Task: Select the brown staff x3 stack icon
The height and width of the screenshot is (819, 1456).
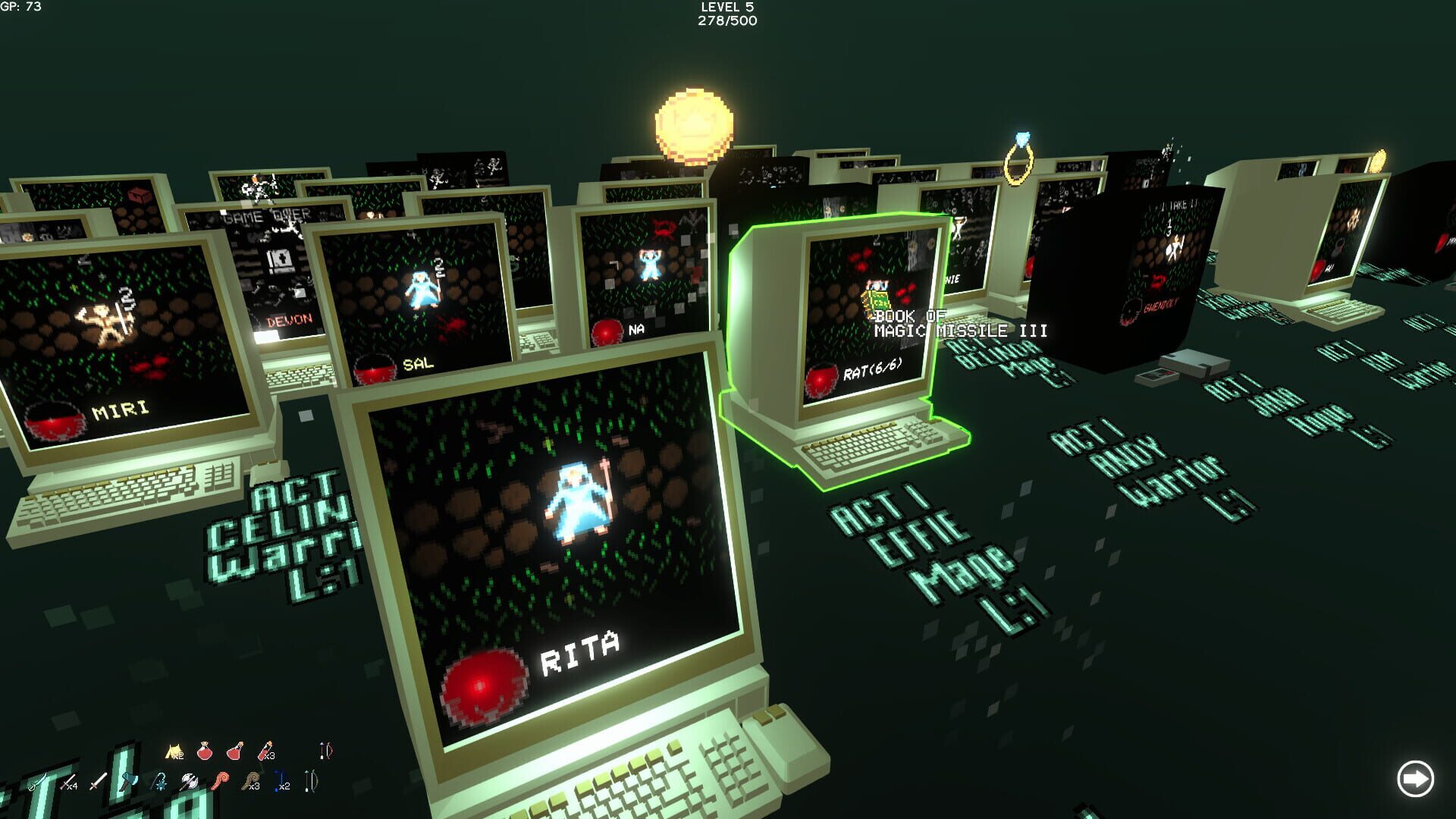Action: 250,781
